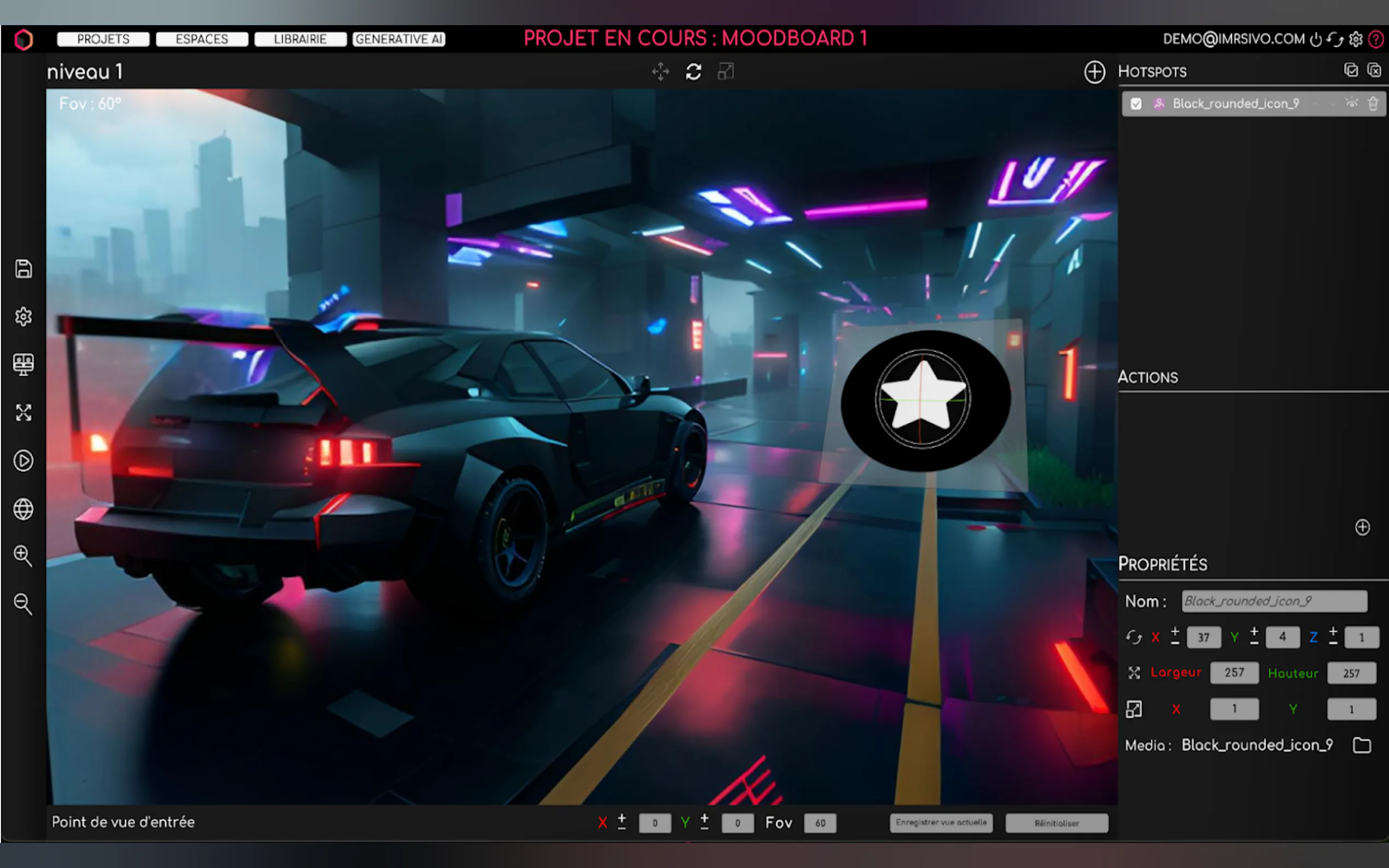Launch the GENERATIVE AI section
Screen dimensions: 1389x868
pyautogui.click(x=399, y=39)
